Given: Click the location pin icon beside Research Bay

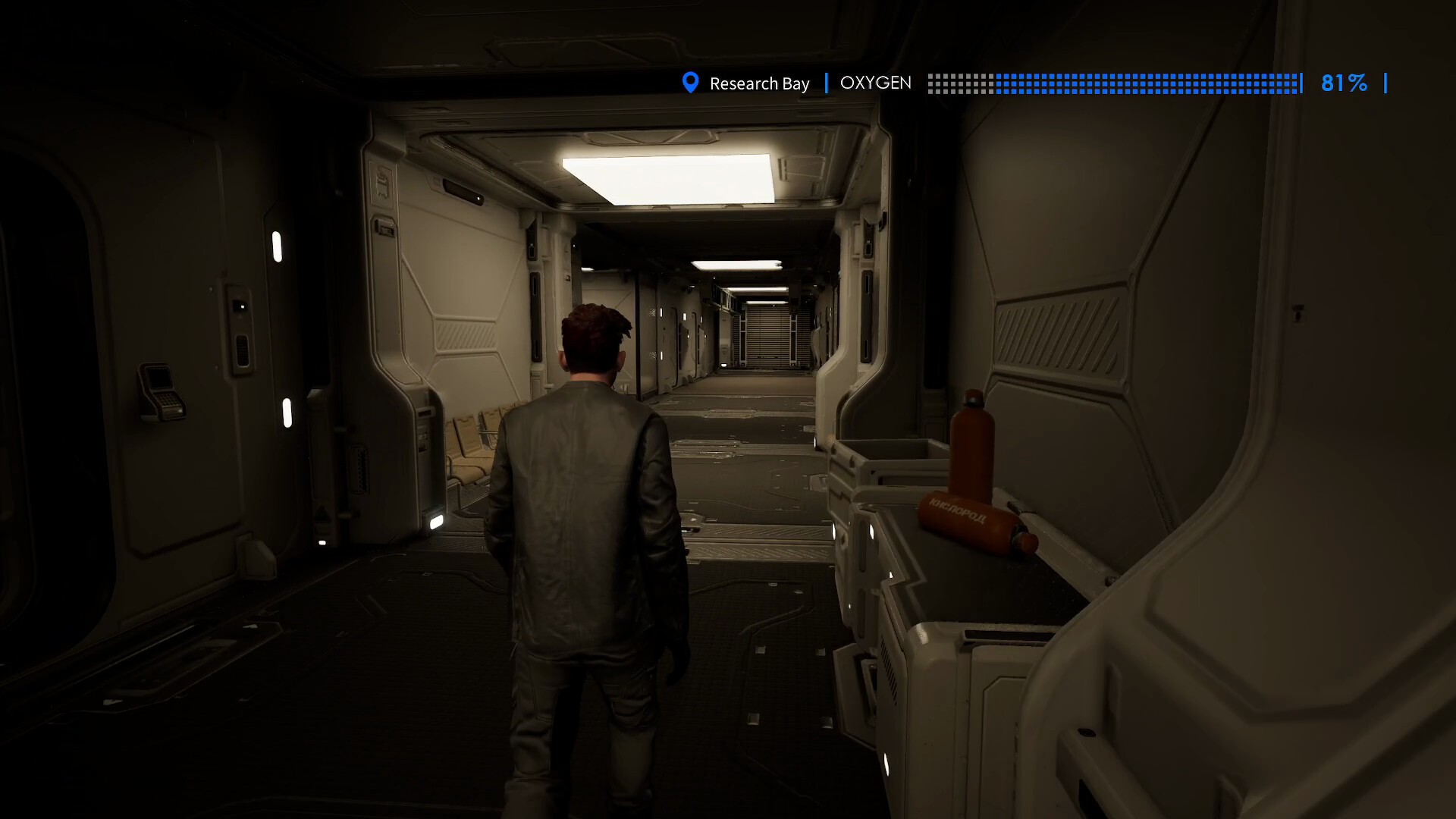Looking at the screenshot, I should pyautogui.click(x=691, y=83).
